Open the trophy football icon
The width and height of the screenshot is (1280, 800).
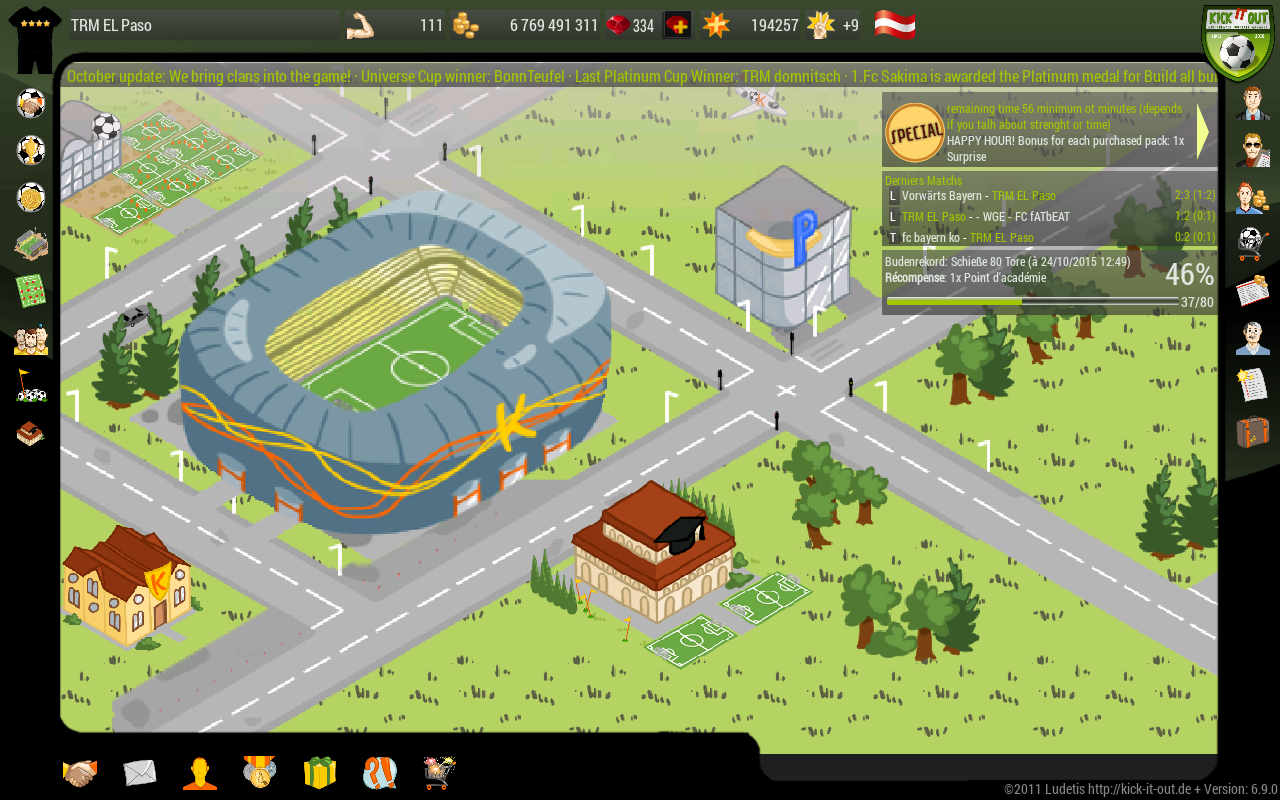(31, 150)
